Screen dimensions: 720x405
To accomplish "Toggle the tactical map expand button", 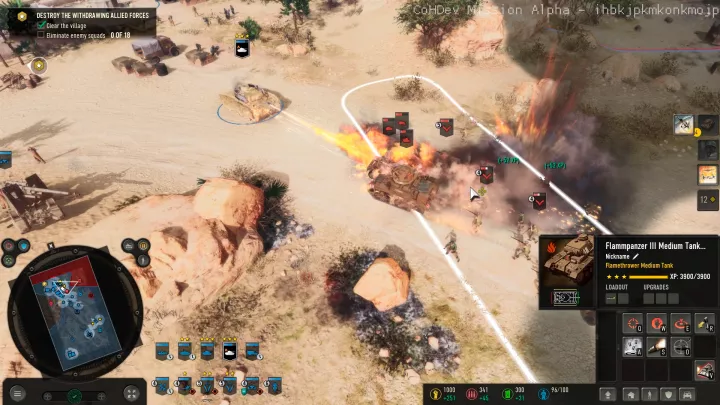I will [131, 393].
